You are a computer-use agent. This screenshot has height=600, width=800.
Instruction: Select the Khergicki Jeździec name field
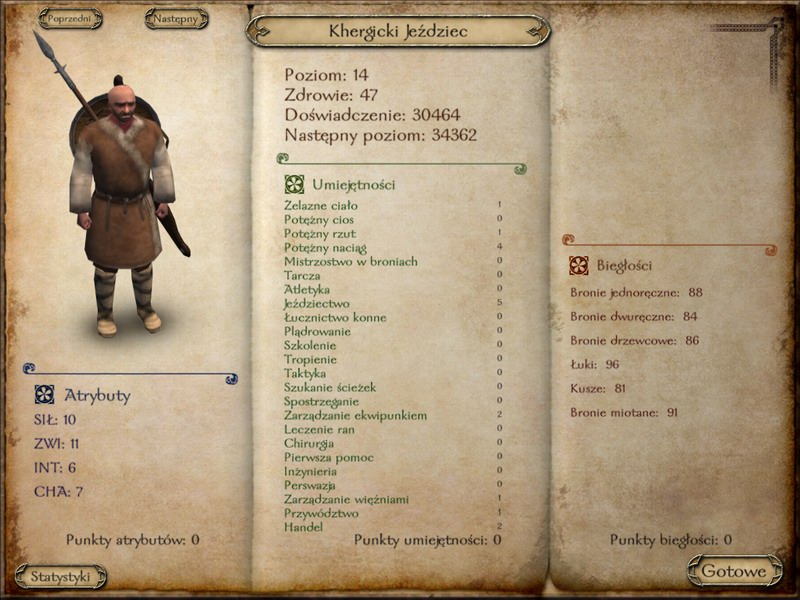pyautogui.click(x=397, y=31)
